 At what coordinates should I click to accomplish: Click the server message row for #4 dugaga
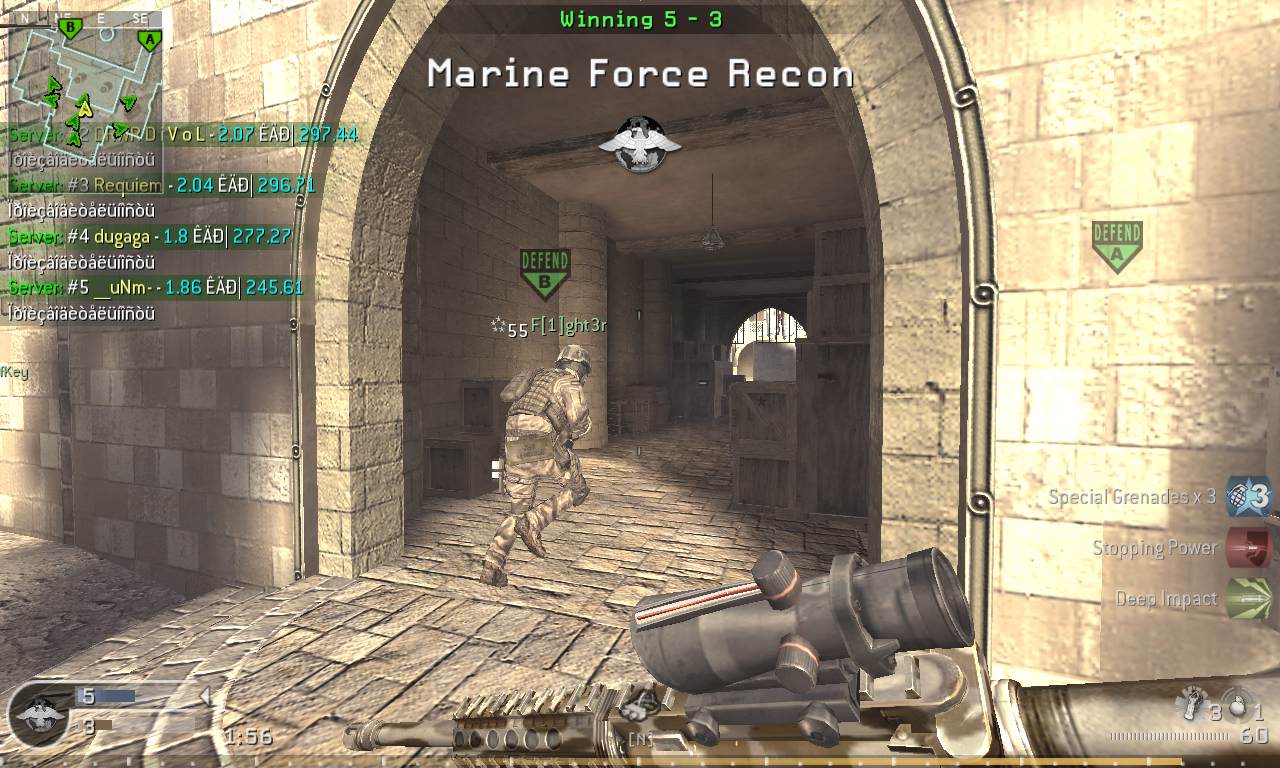click(150, 237)
